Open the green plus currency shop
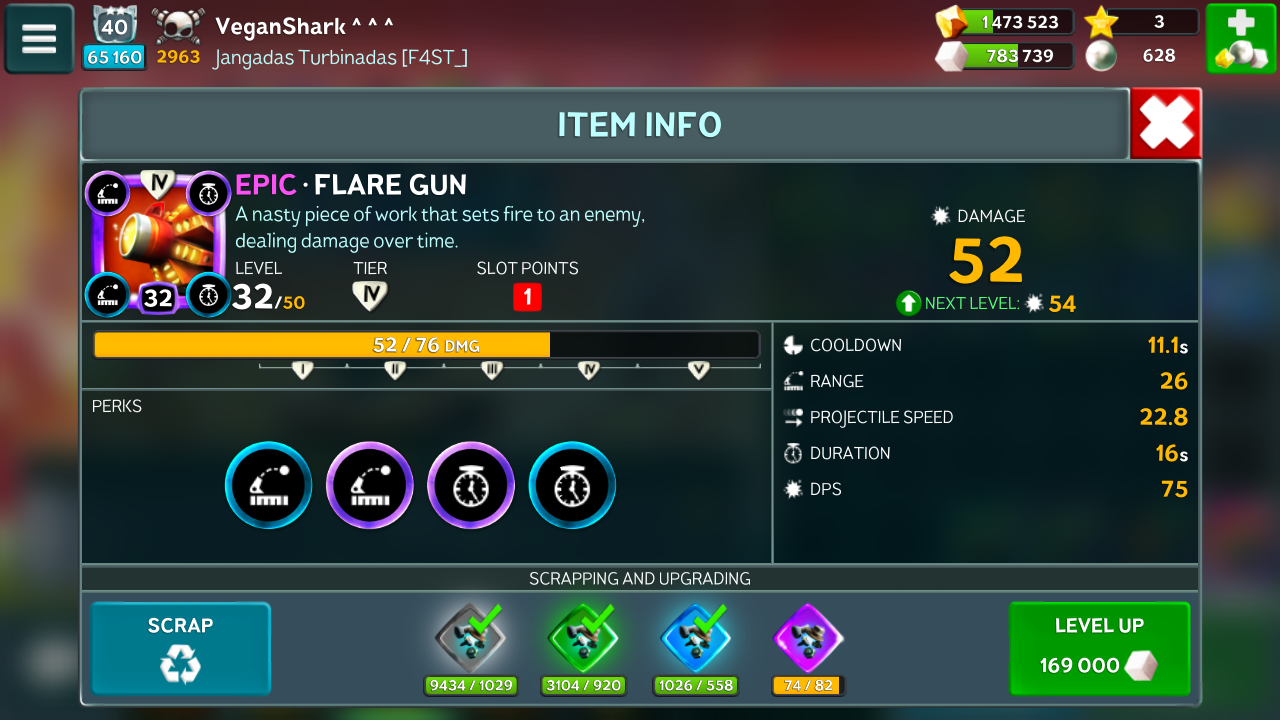 (1240, 39)
